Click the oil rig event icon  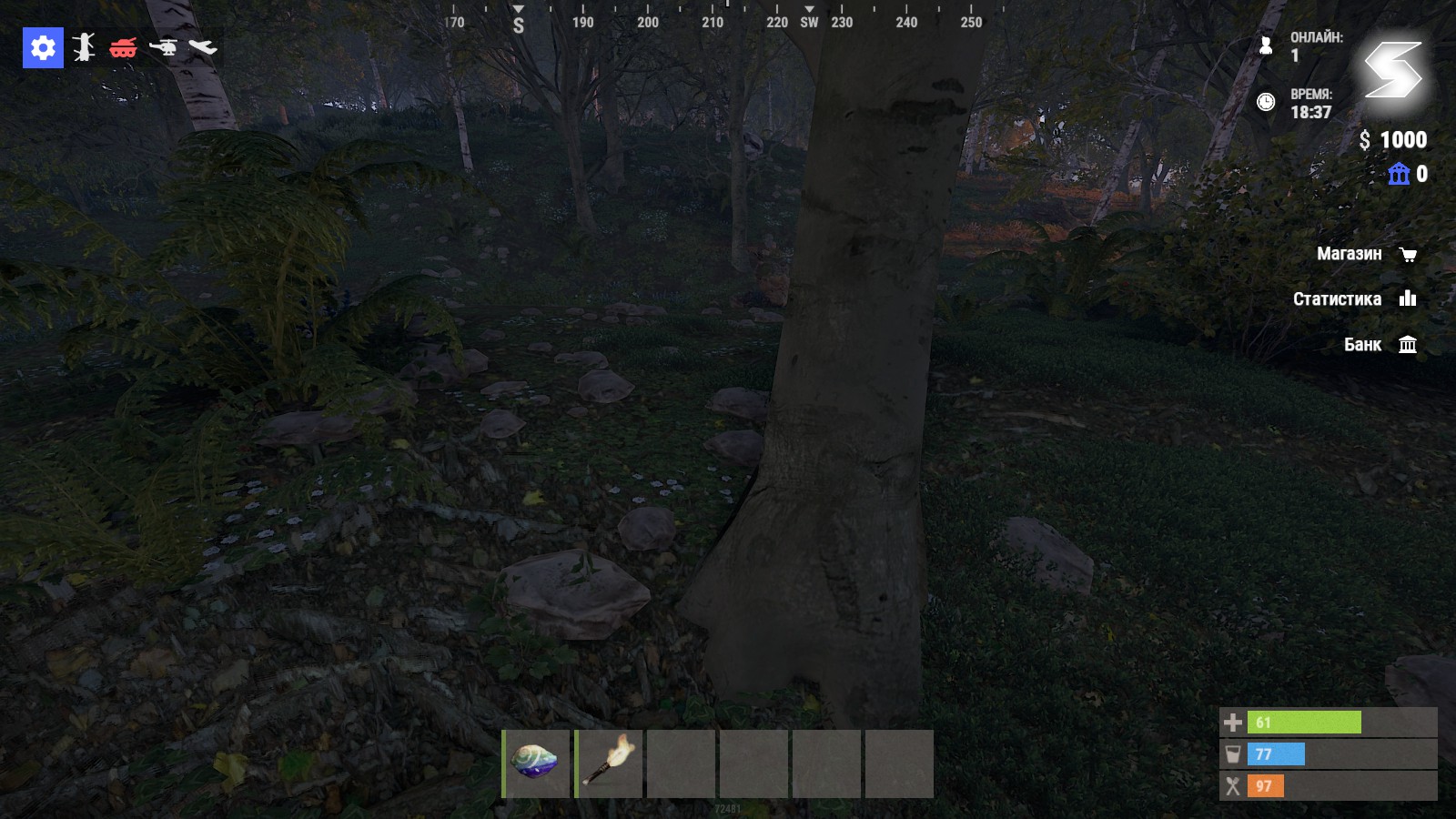84,47
